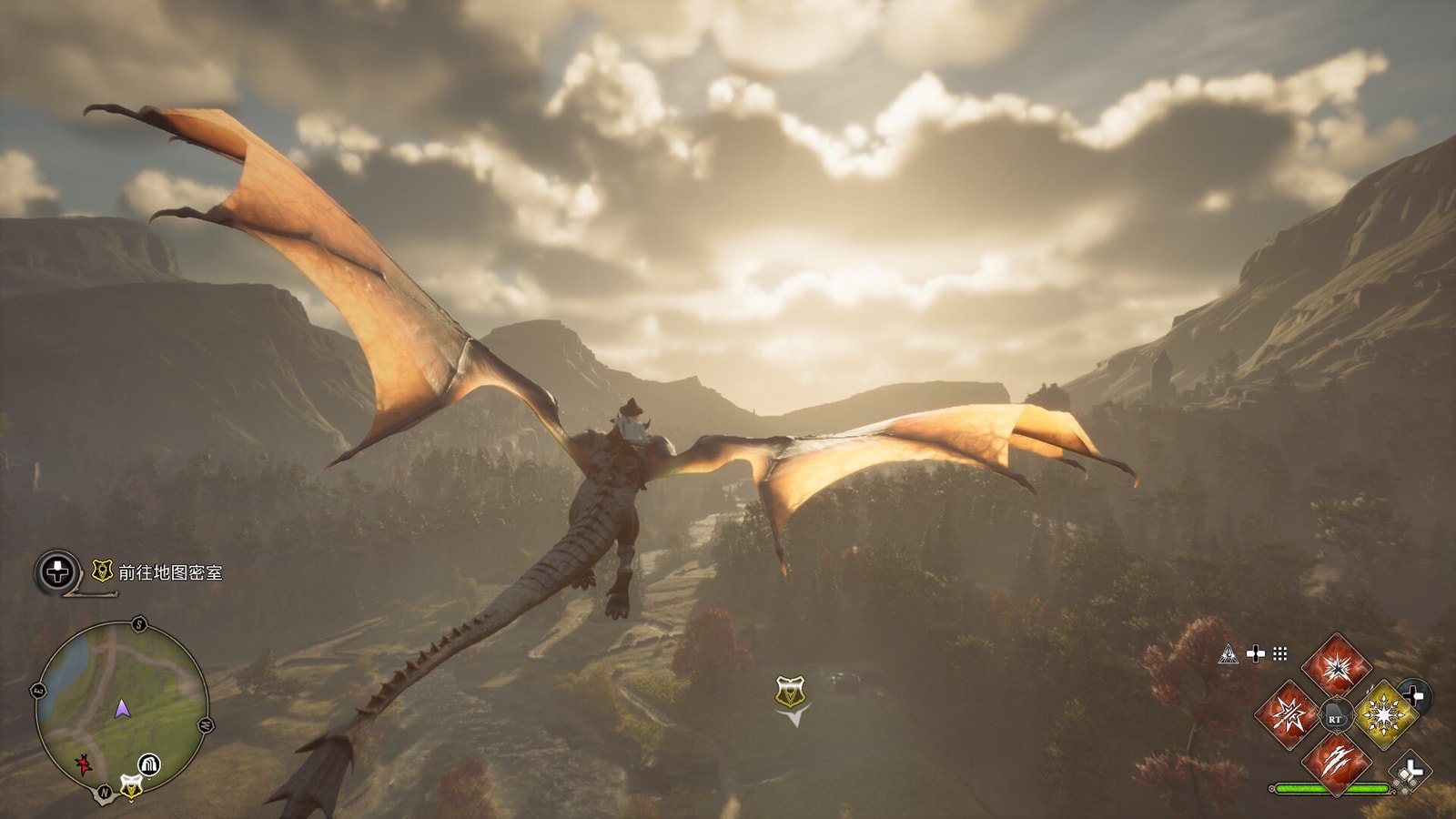
Task: Select the yellow quest shield on the minimap edge
Action: 131,786
